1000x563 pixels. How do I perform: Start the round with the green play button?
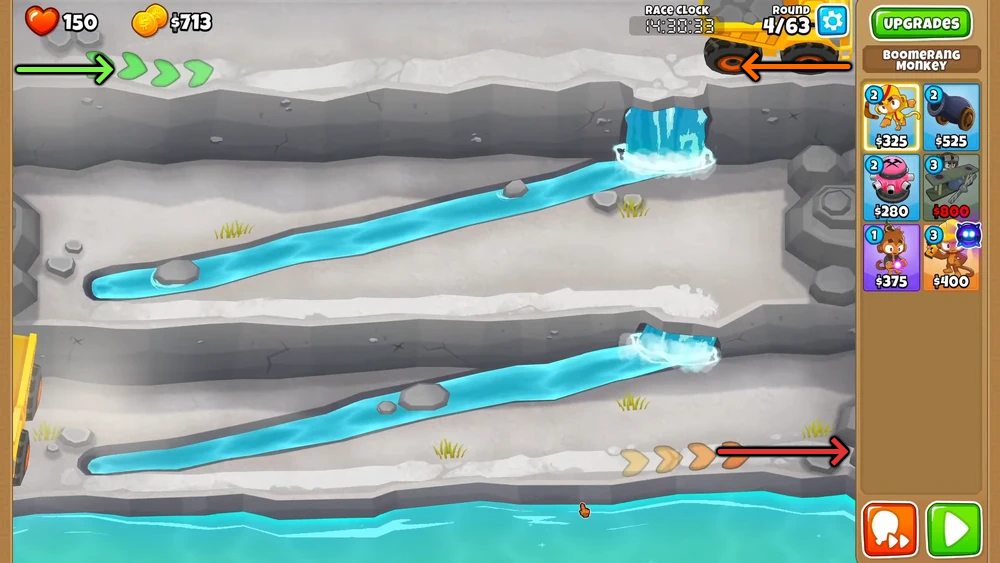[952, 530]
